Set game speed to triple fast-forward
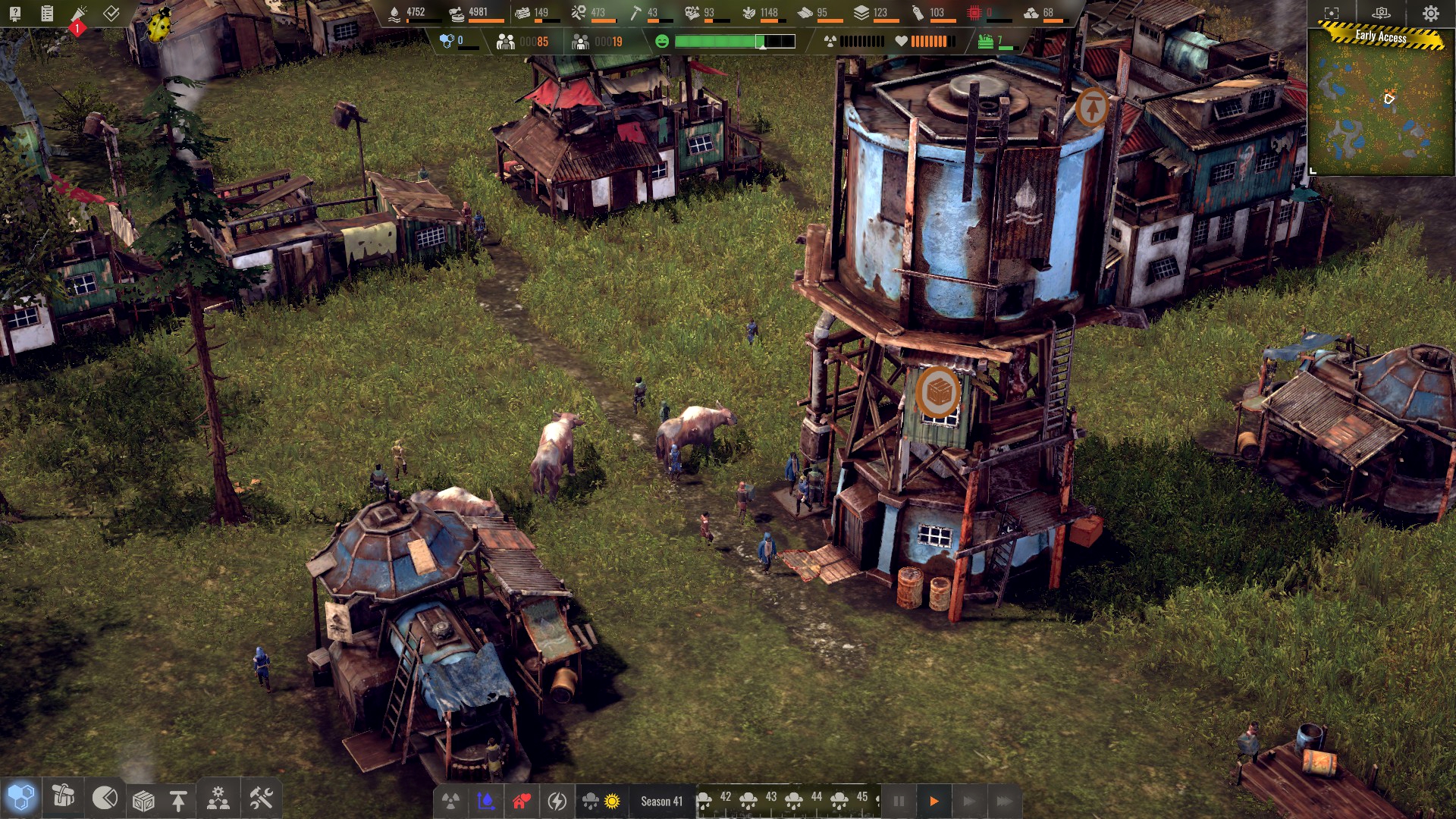The width and height of the screenshot is (1456, 819). (1004, 801)
